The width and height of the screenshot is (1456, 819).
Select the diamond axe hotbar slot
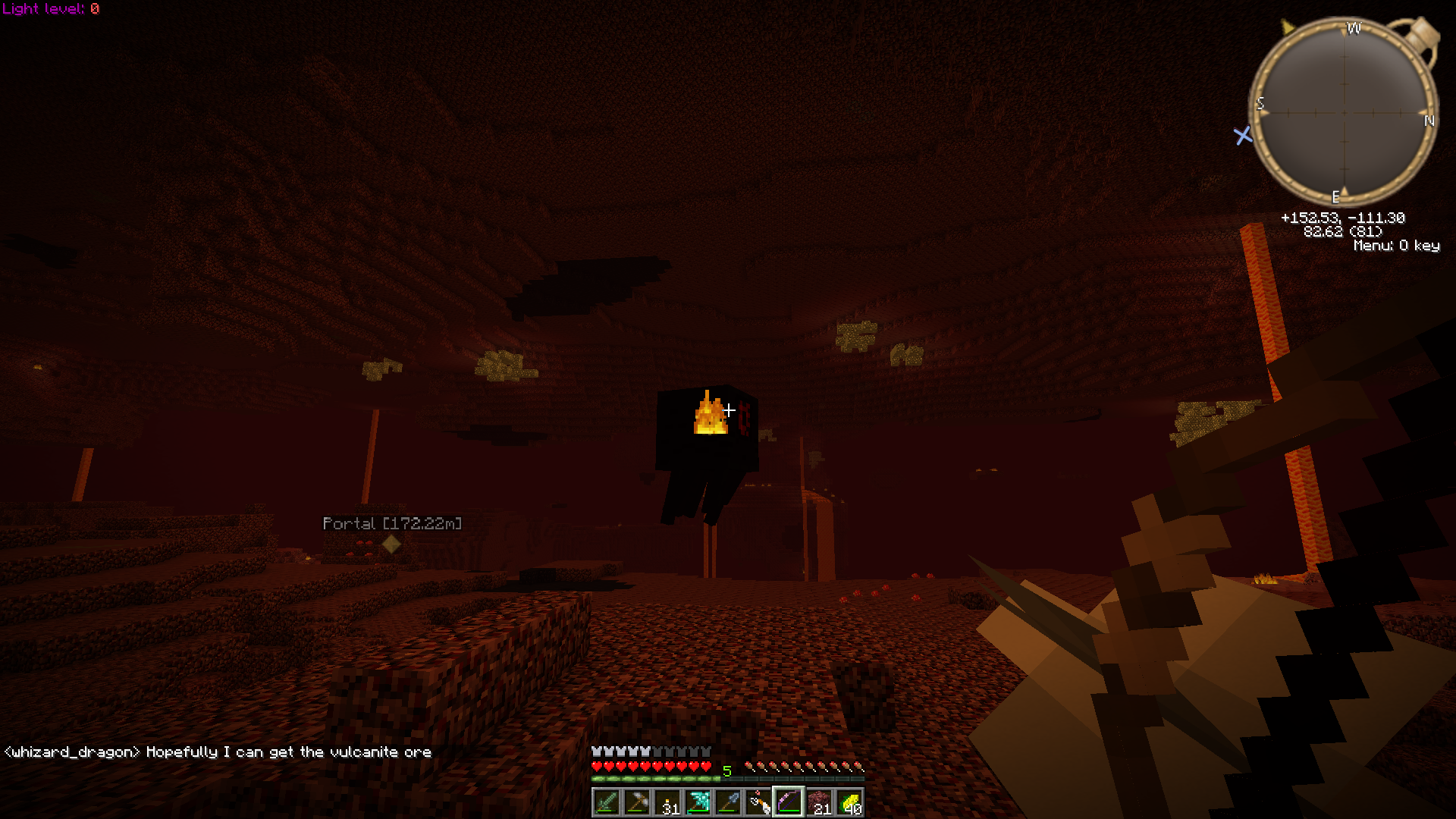coord(698,802)
